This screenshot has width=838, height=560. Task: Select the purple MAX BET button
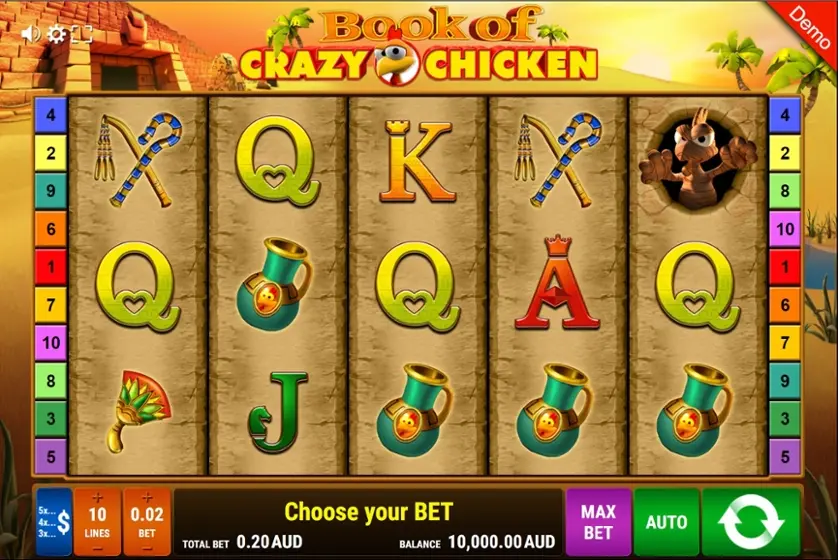point(598,521)
